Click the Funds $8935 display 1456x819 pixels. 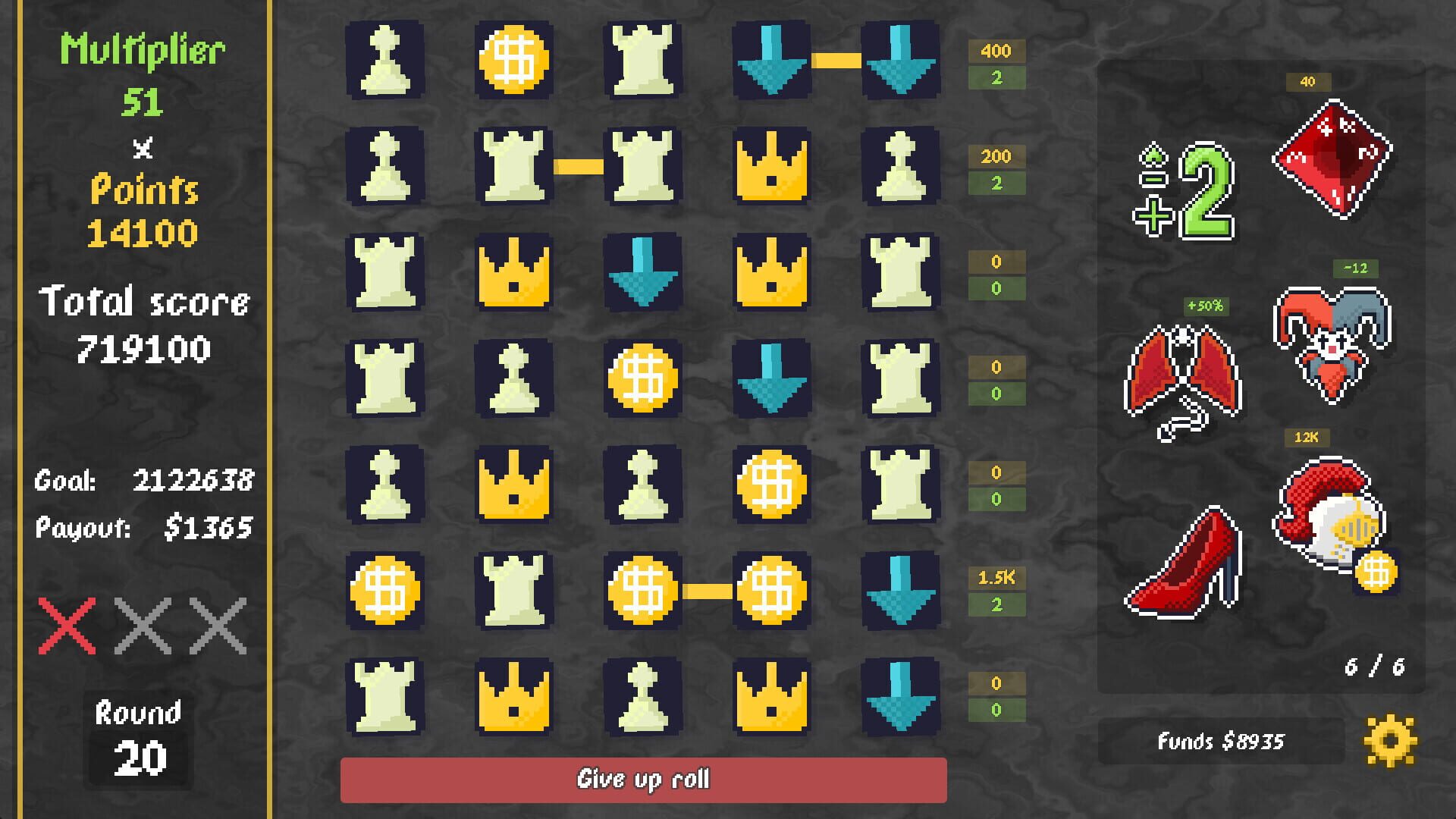1221,739
